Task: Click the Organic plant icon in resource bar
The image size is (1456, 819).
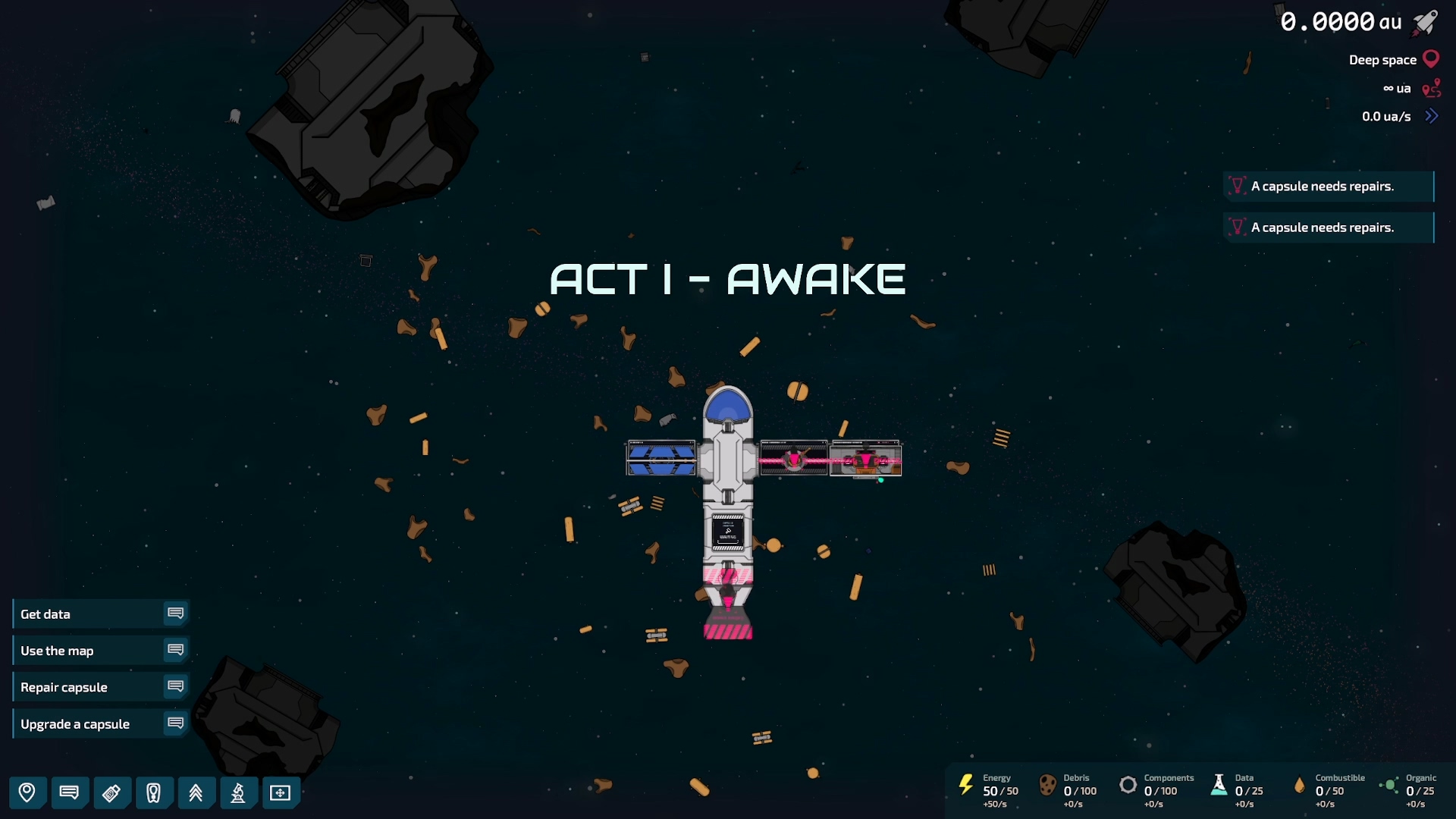Action: 1391,786
